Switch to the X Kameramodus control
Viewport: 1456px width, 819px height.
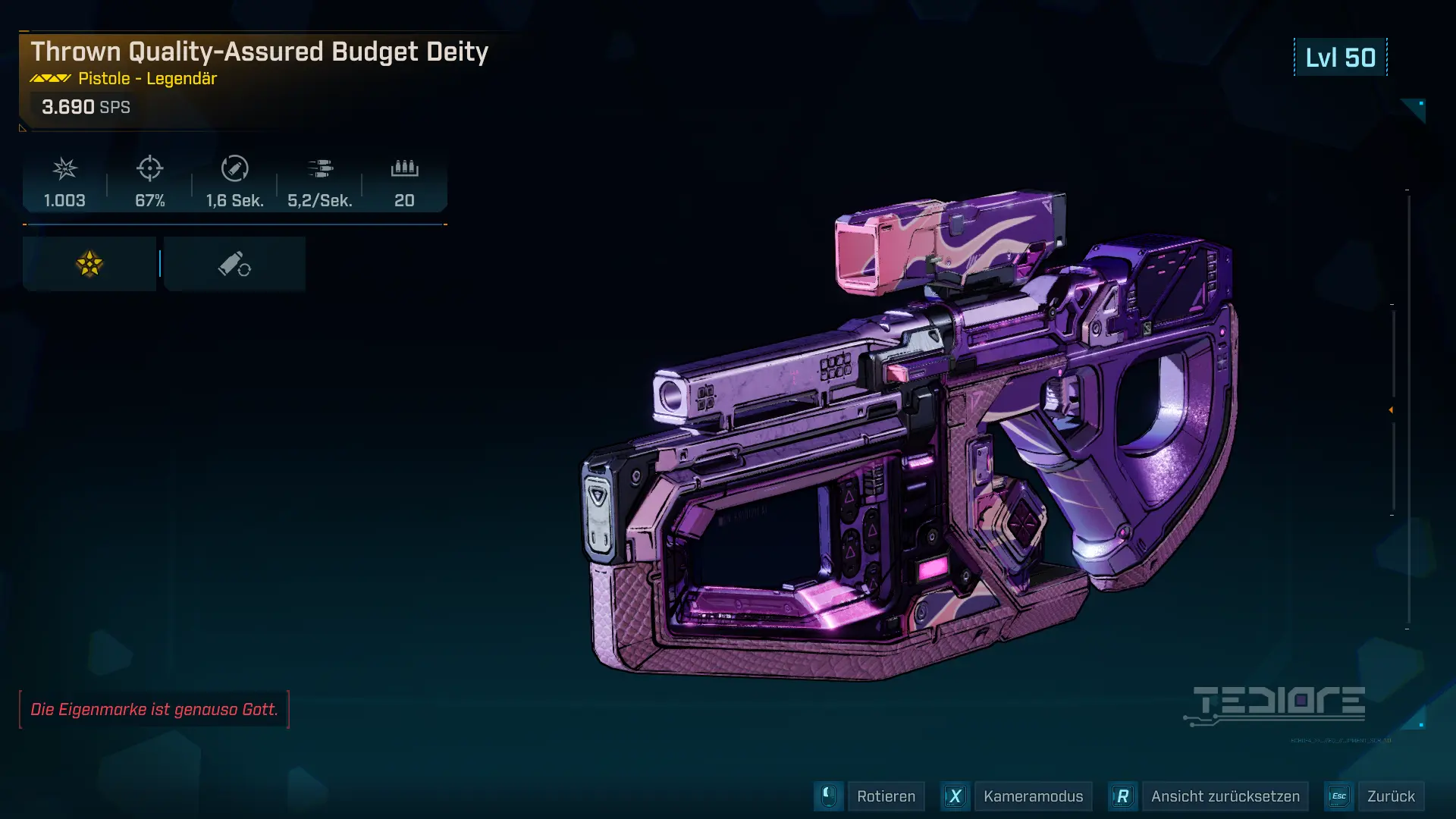[955, 796]
